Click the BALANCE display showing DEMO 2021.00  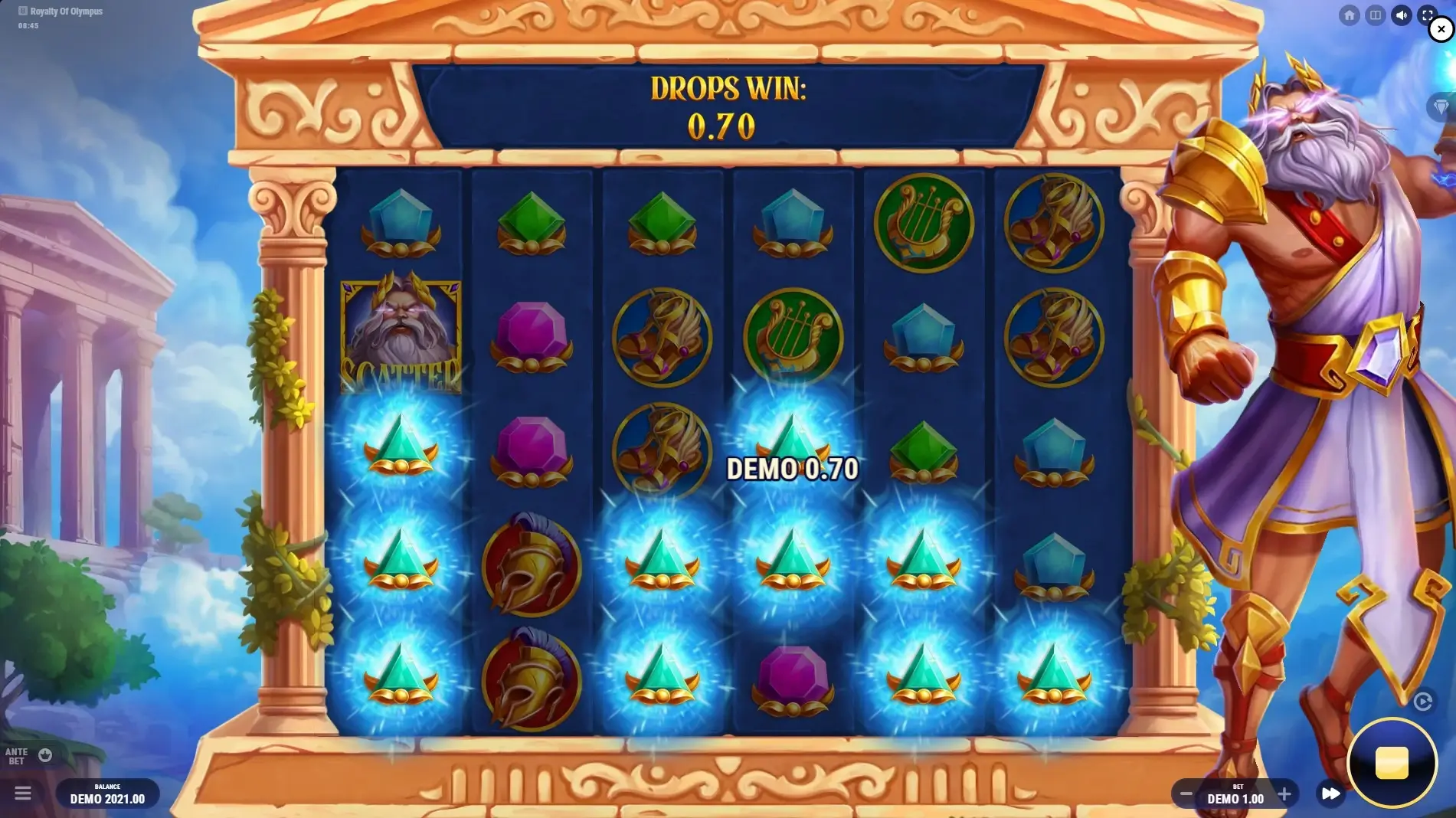[x=106, y=794]
